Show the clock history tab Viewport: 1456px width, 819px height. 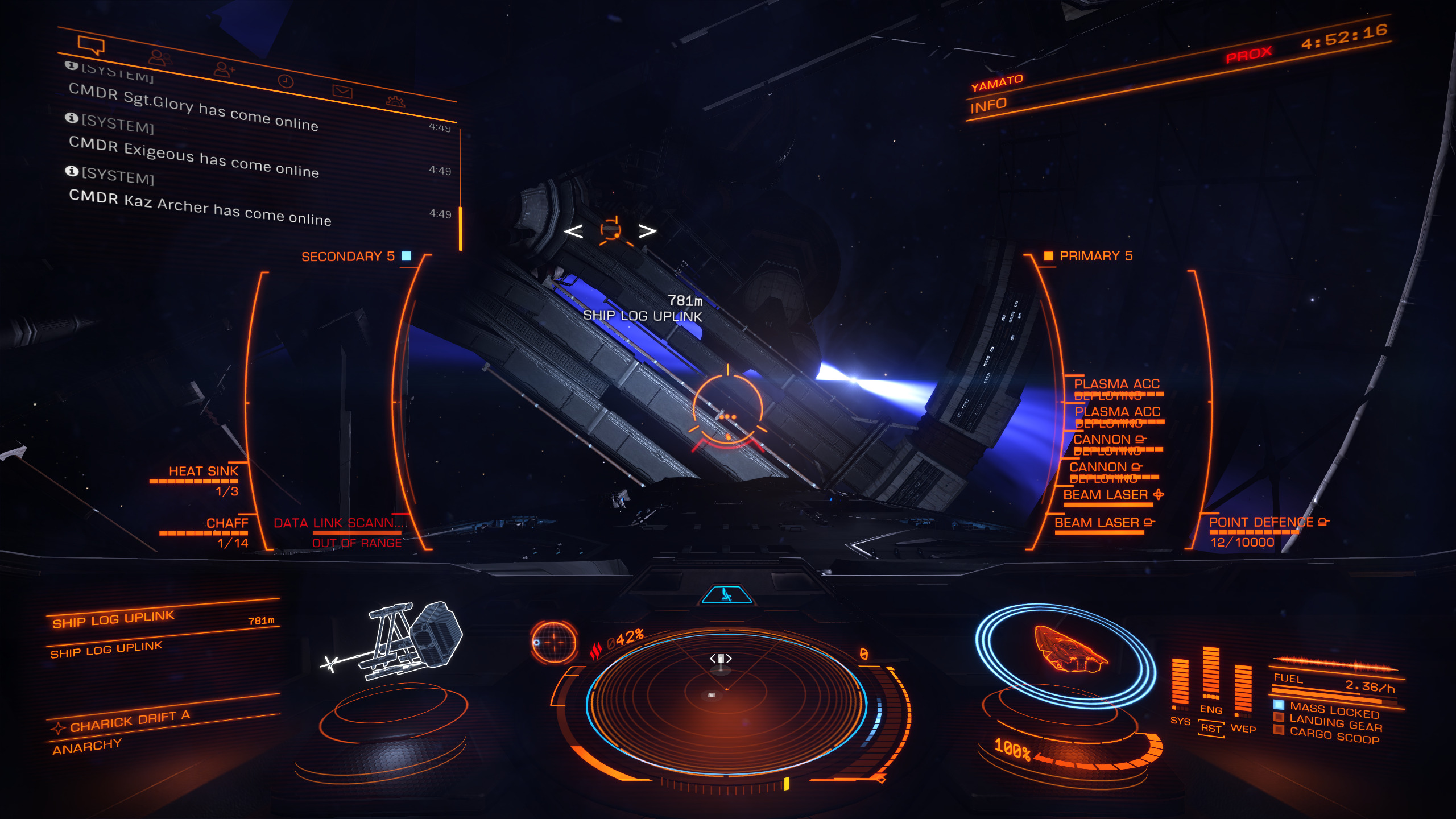[x=286, y=81]
